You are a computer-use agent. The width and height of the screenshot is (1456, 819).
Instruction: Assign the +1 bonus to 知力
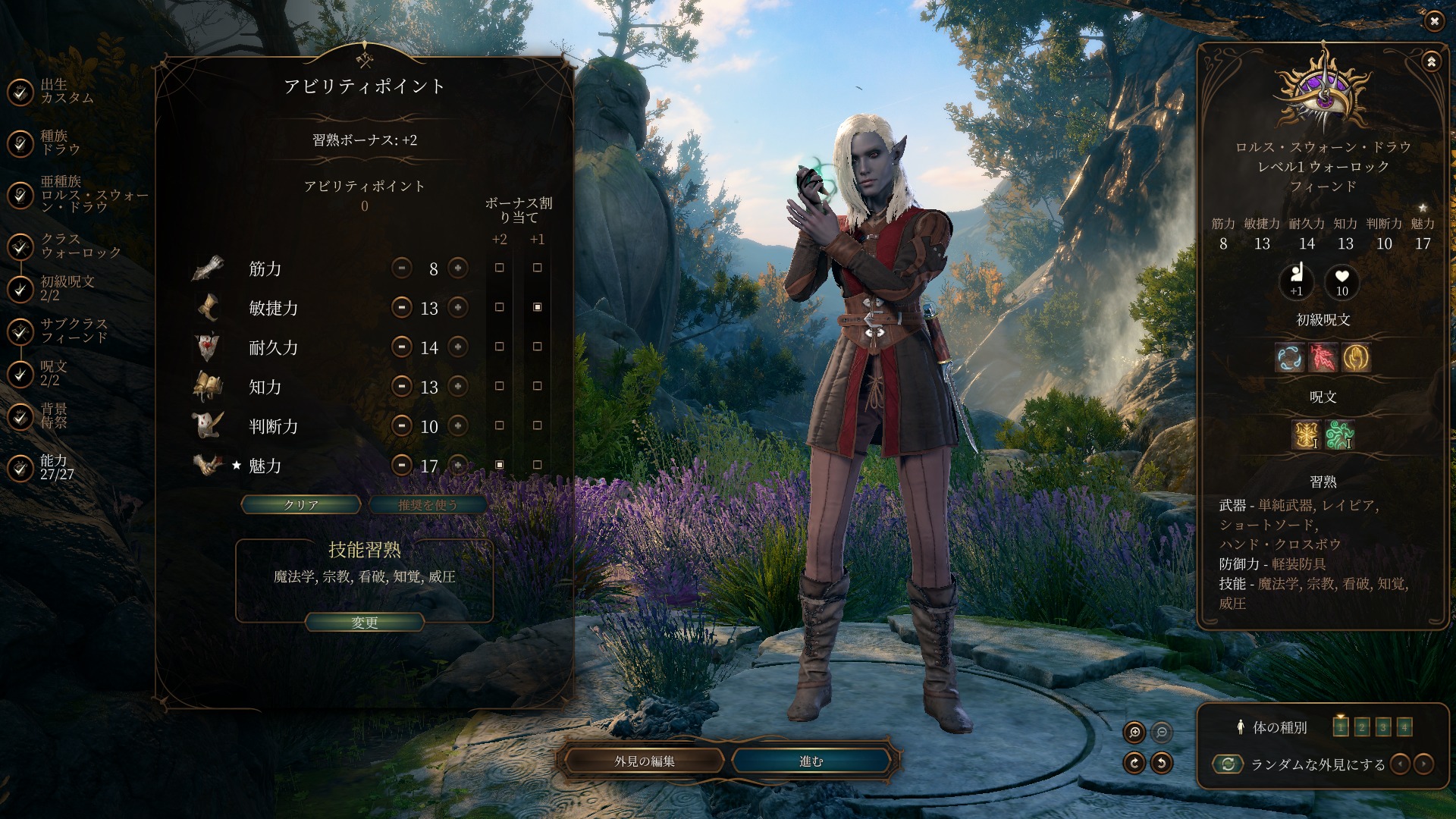pos(537,387)
